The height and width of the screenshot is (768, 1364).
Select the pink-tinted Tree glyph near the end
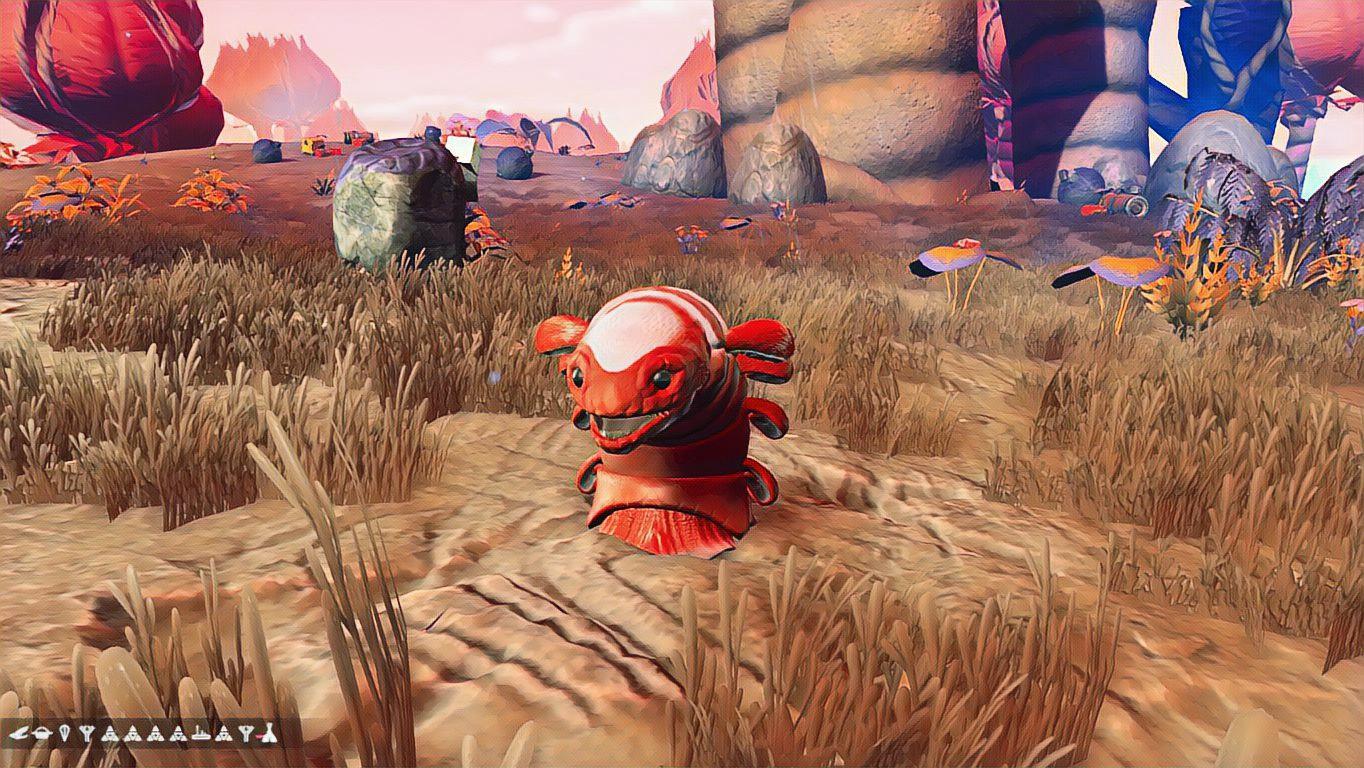[246, 733]
